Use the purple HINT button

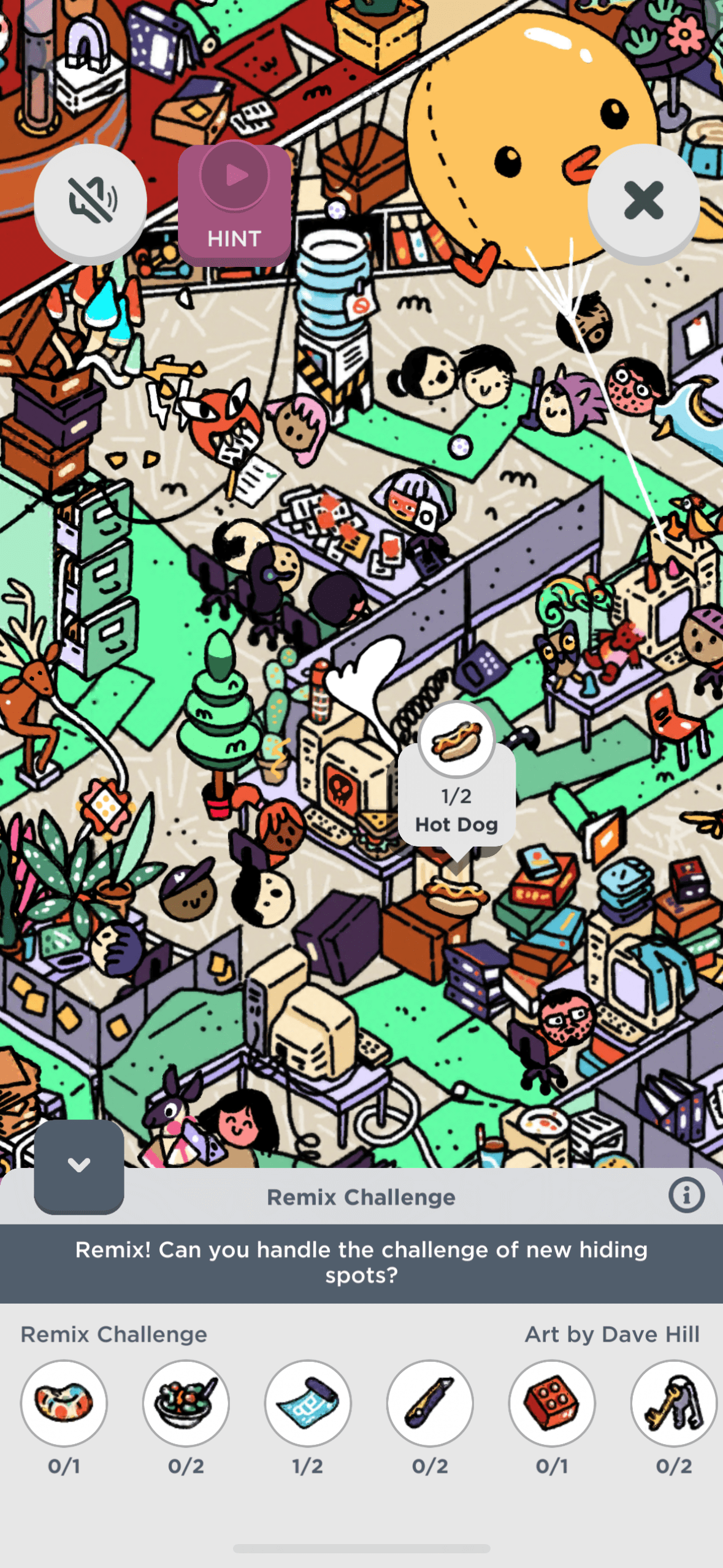234,204
